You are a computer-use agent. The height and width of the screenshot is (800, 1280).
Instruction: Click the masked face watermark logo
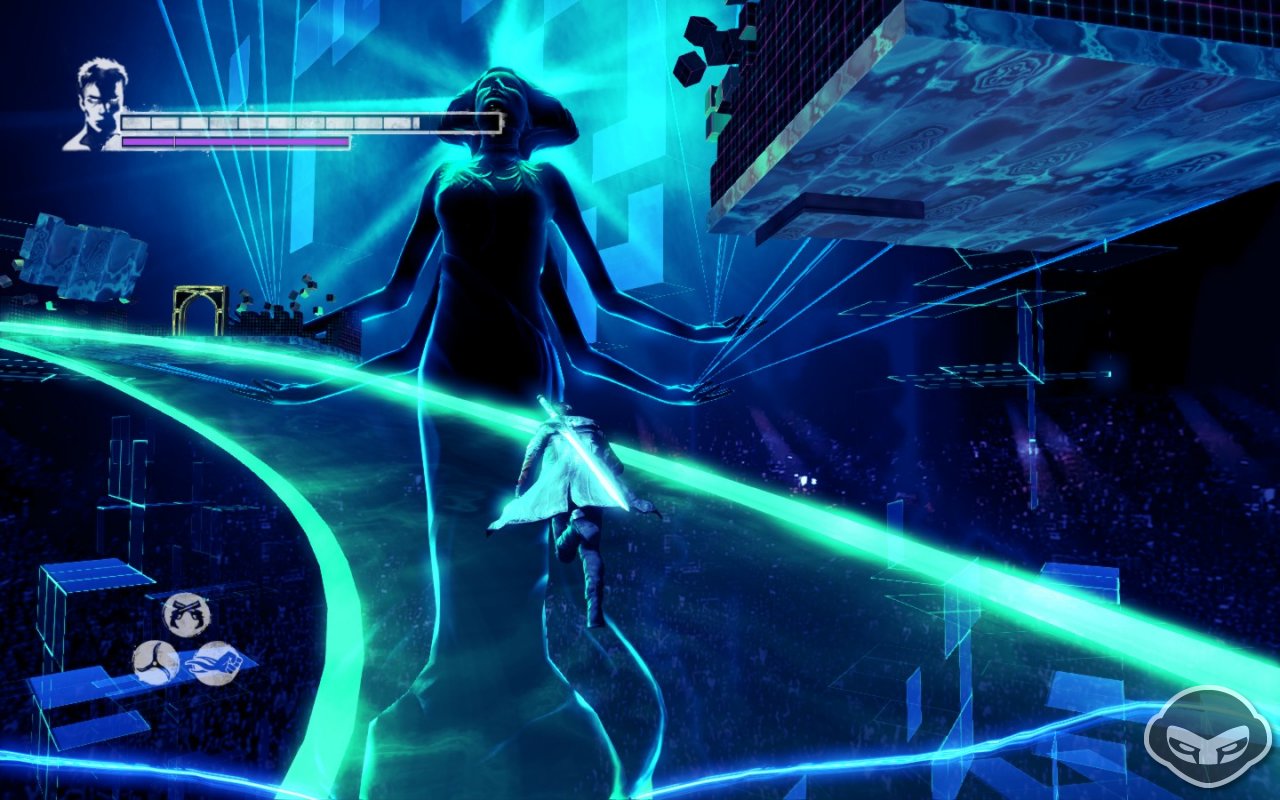point(1199,738)
